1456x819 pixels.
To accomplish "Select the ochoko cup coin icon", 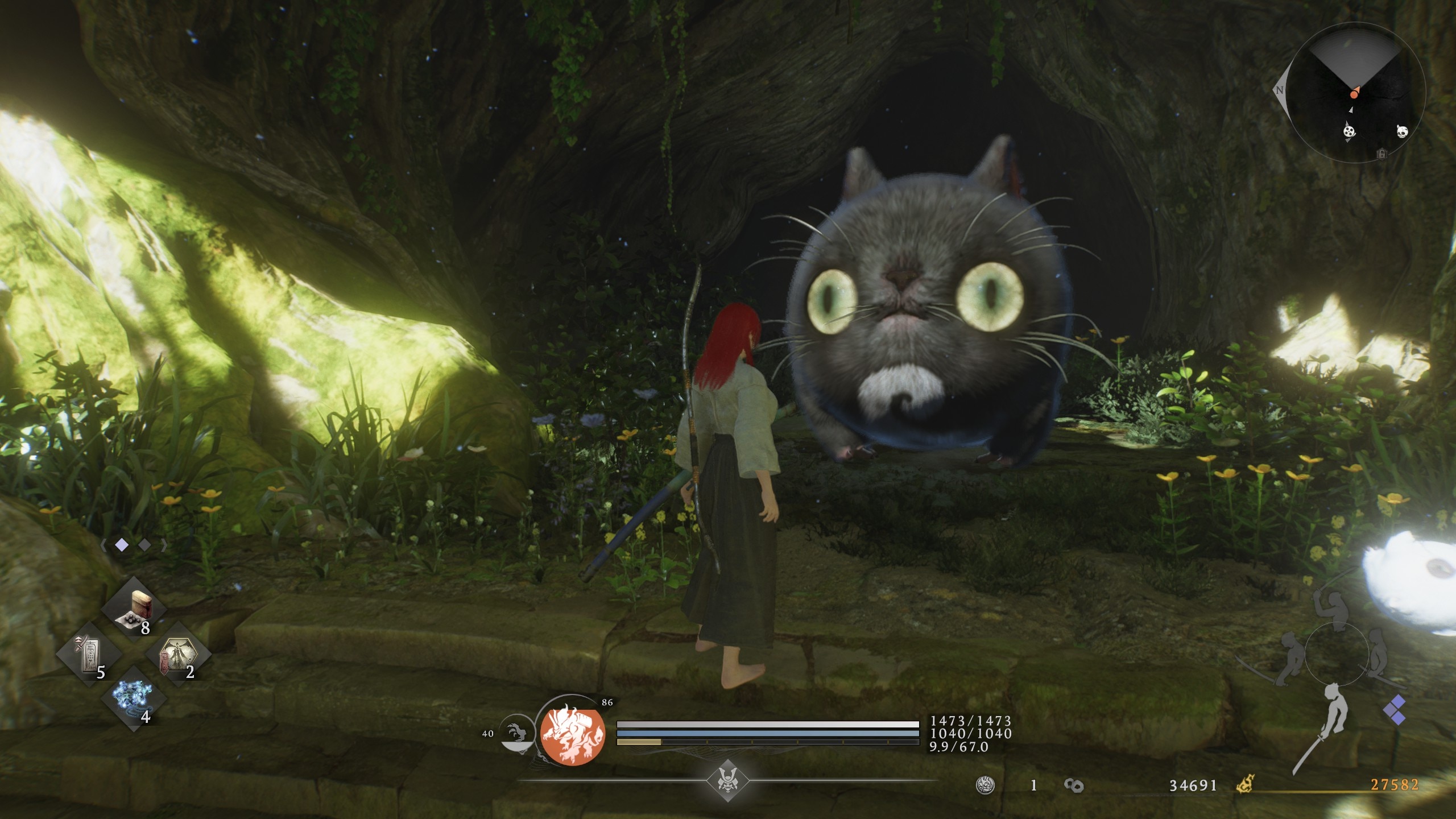I will [x=985, y=785].
